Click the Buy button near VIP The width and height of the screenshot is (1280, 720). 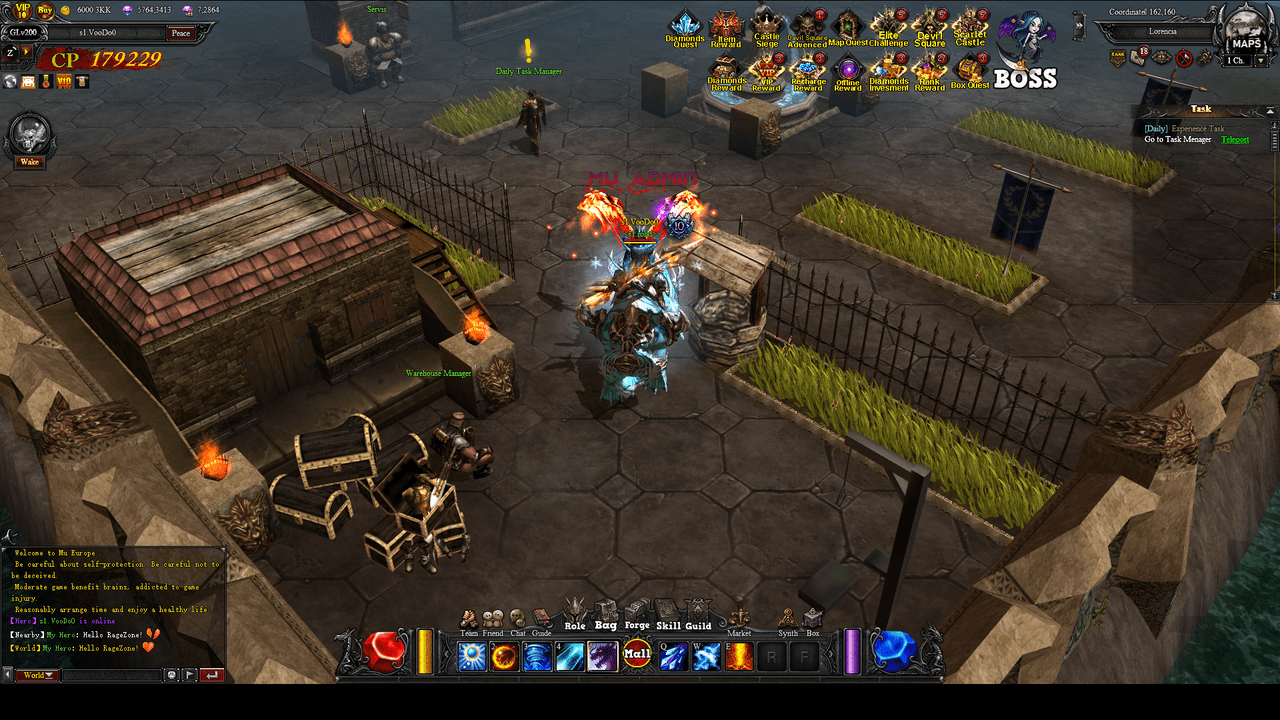[x=45, y=11]
